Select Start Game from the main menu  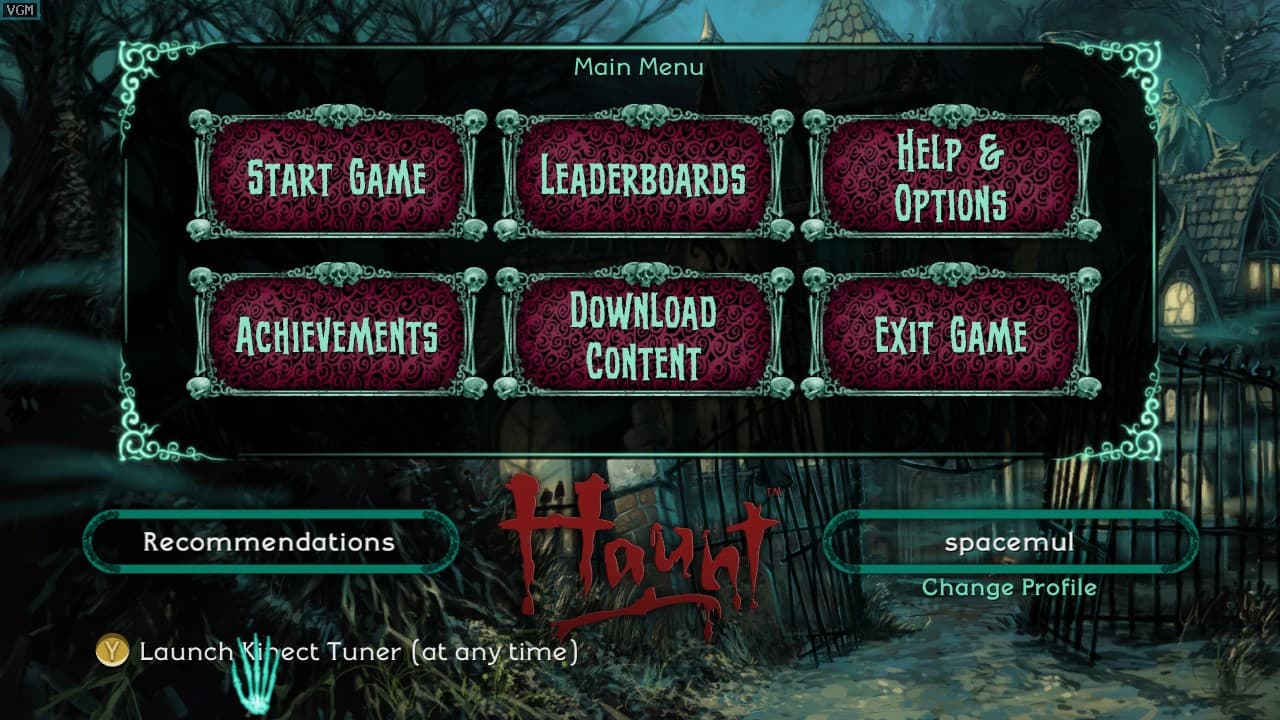[337, 177]
